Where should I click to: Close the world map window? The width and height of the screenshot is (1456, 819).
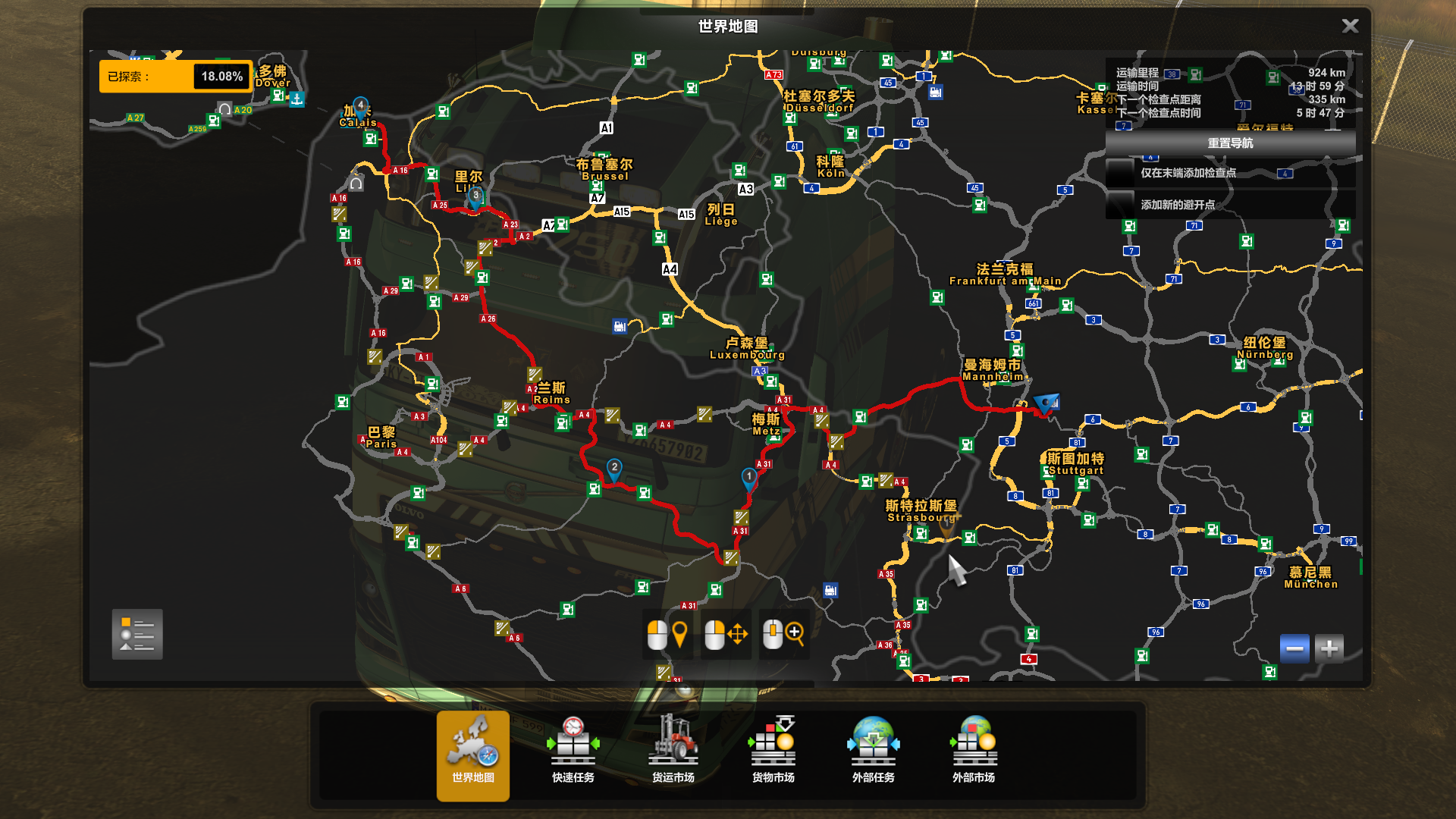[1350, 27]
